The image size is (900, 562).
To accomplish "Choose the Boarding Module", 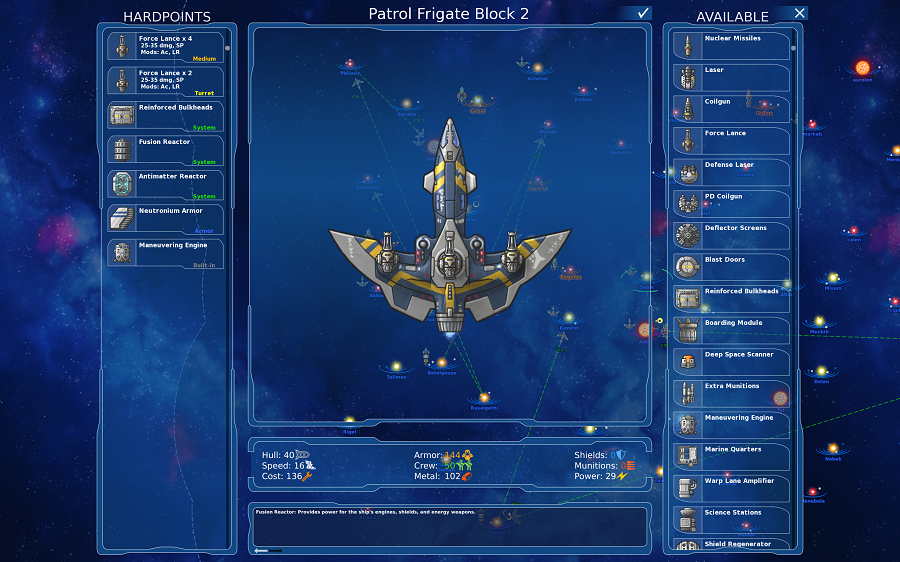I will pyautogui.click(x=731, y=330).
